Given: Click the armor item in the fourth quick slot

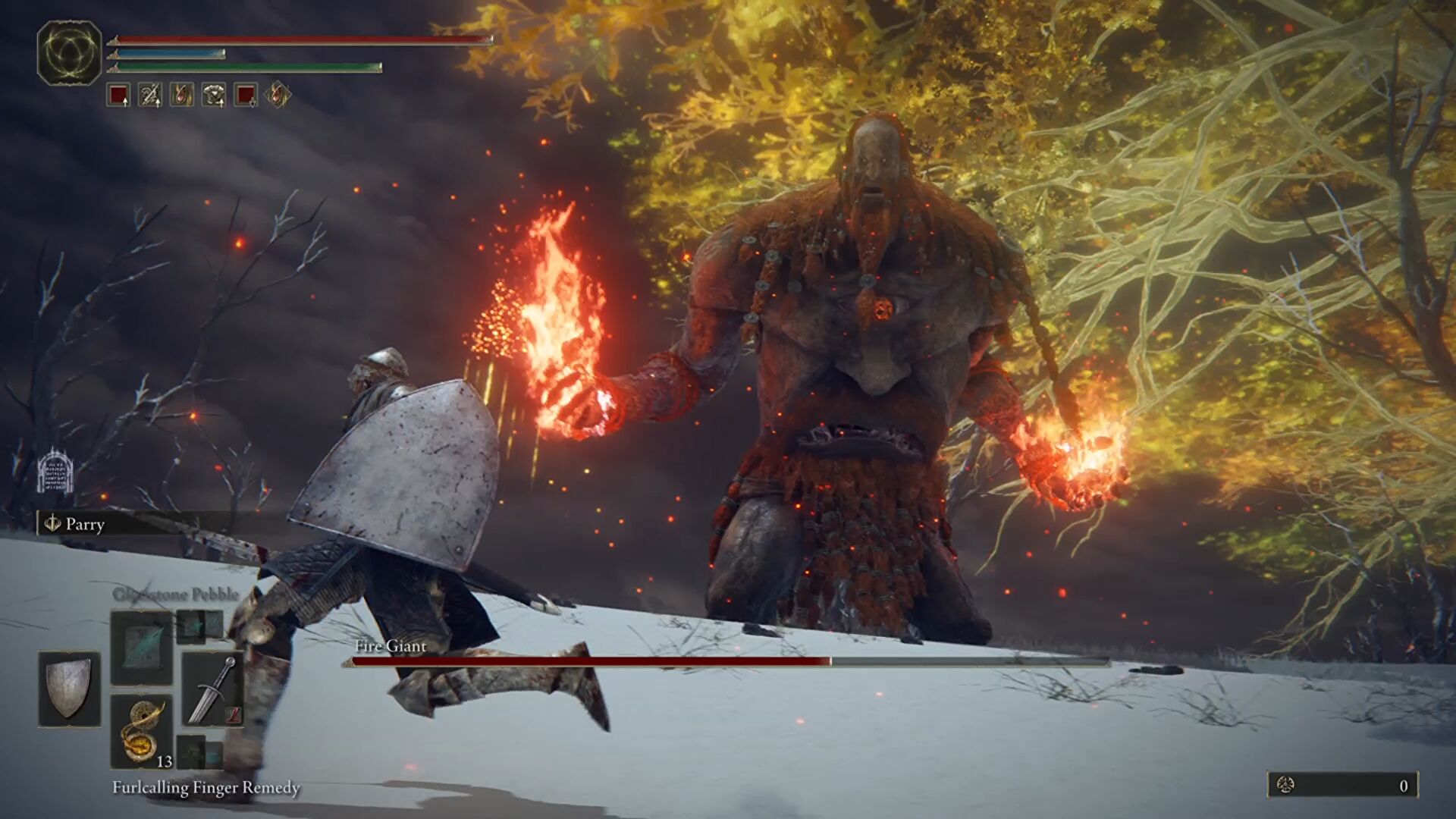Looking at the screenshot, I should pos(214,96).
